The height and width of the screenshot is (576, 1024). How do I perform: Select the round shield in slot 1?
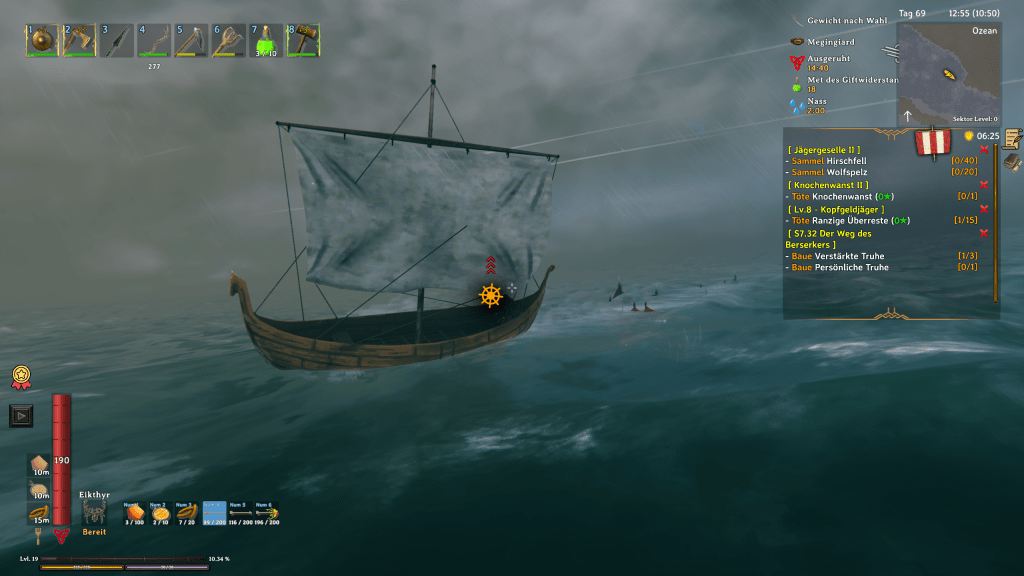pyautogui.click(x=42, y=40)
